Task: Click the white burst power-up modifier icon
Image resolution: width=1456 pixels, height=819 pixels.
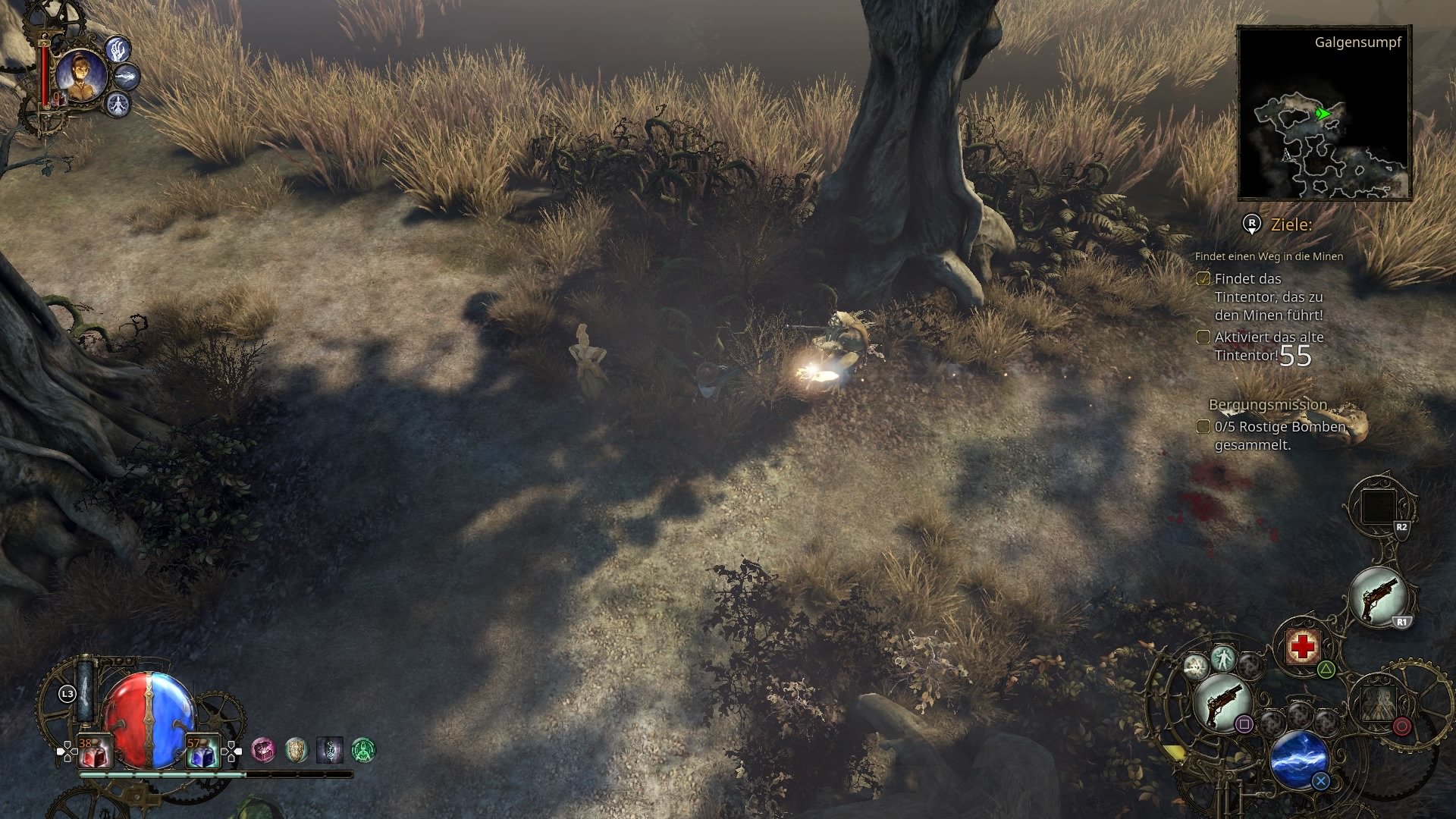Action: (x=1196, y=667)
